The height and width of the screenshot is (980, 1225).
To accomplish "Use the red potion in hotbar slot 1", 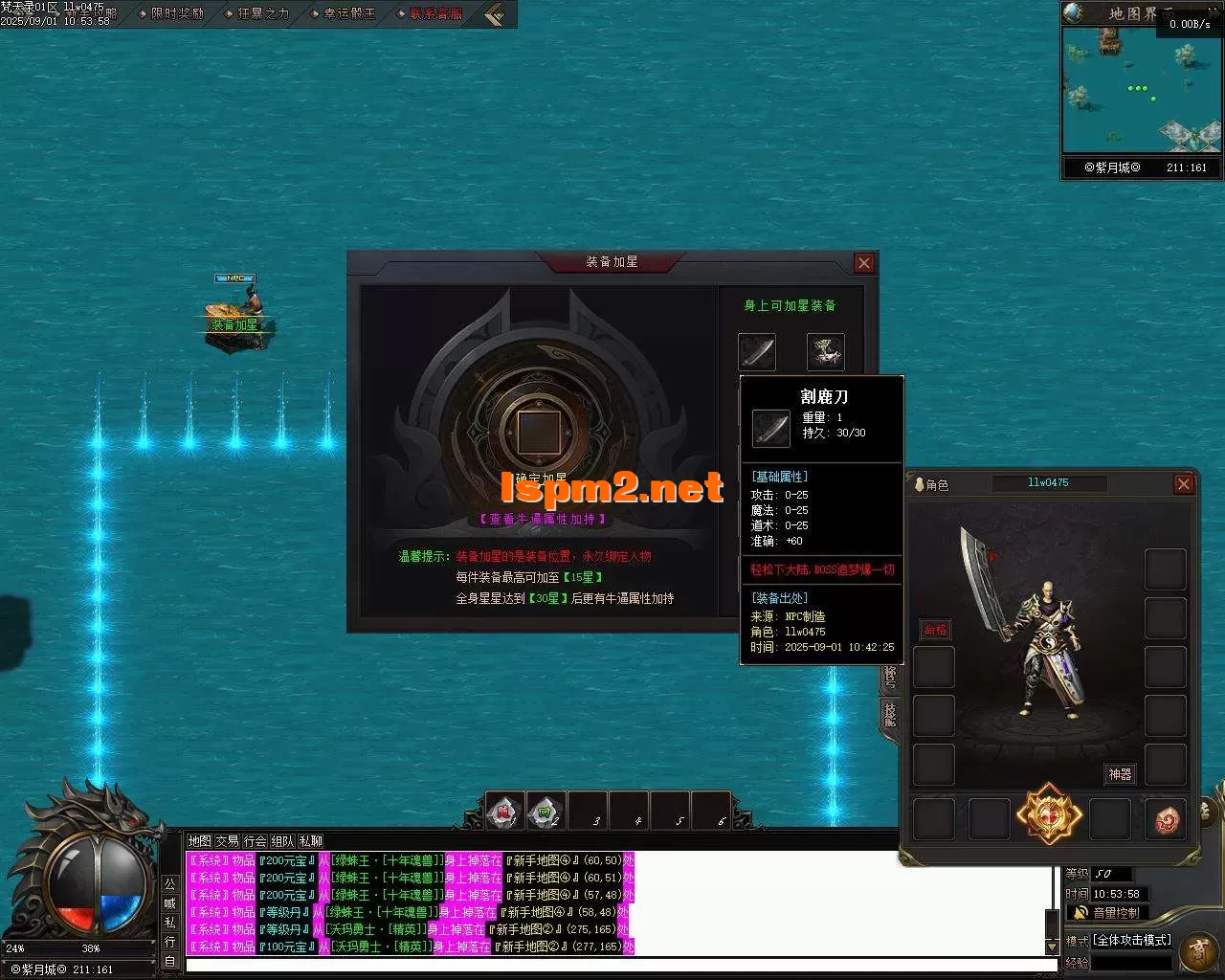I will pyautogui.click(x=503, y=812).
